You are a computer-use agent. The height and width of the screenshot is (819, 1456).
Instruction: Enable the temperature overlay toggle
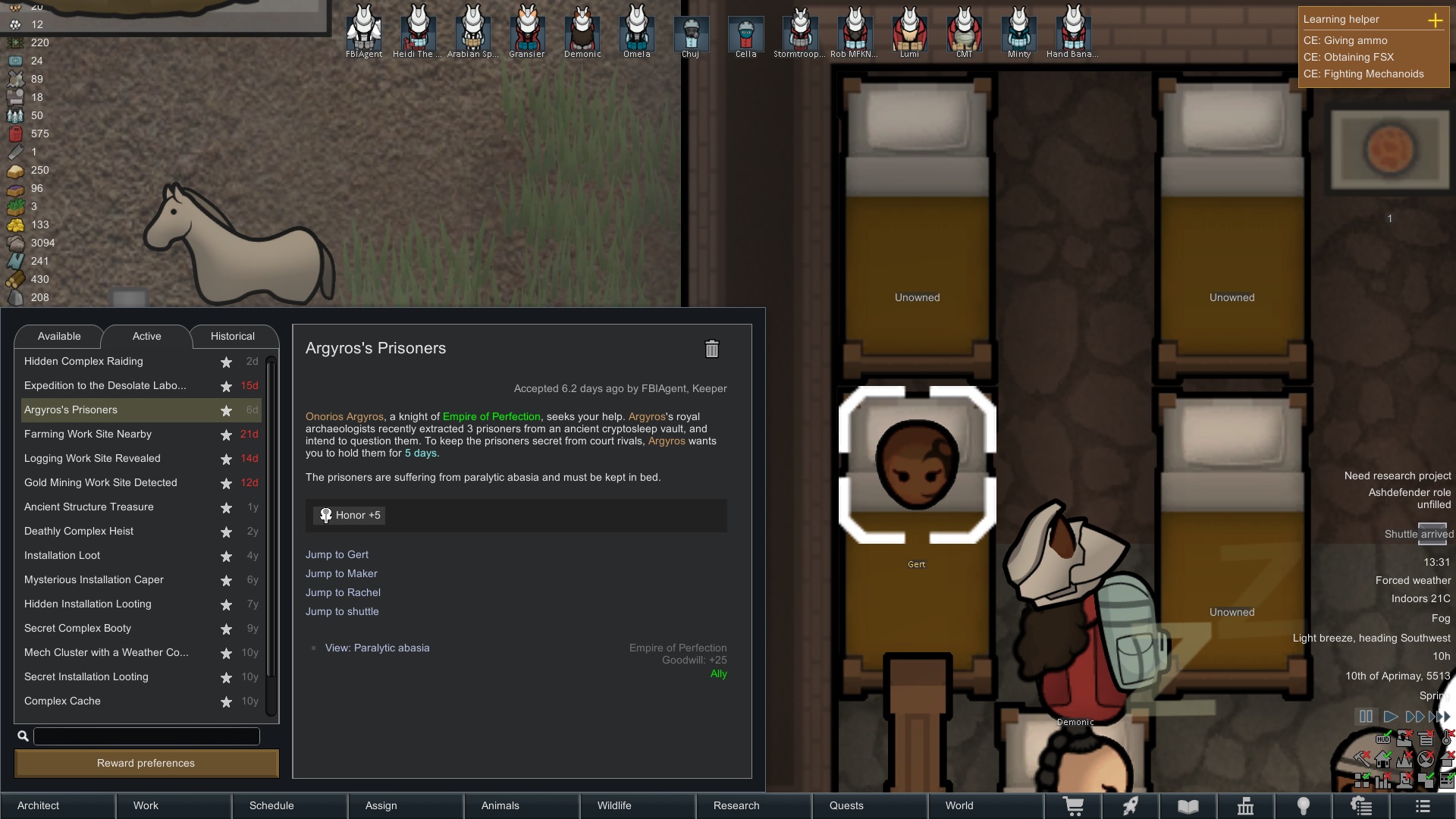(1446, 738)
